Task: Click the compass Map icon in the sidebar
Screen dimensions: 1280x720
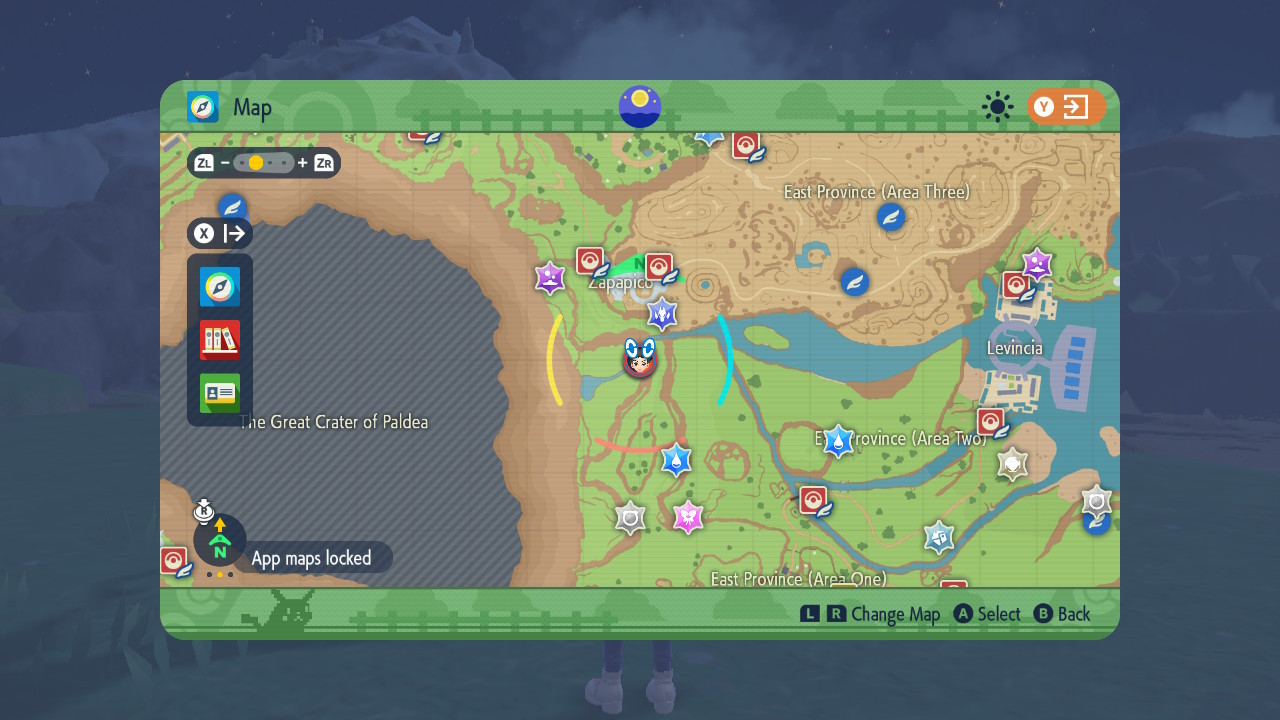Action: pyautogui.click(x=218, y=285)
